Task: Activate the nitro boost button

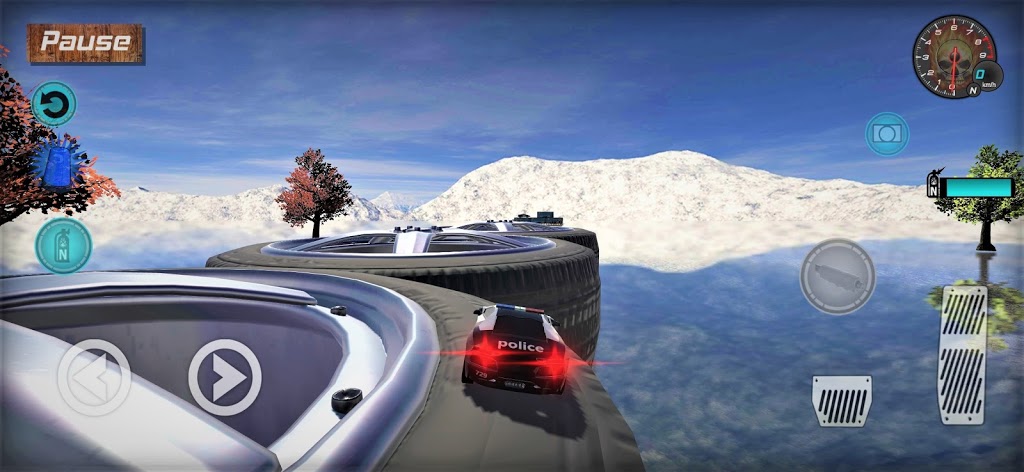Action: pos(63,245)
